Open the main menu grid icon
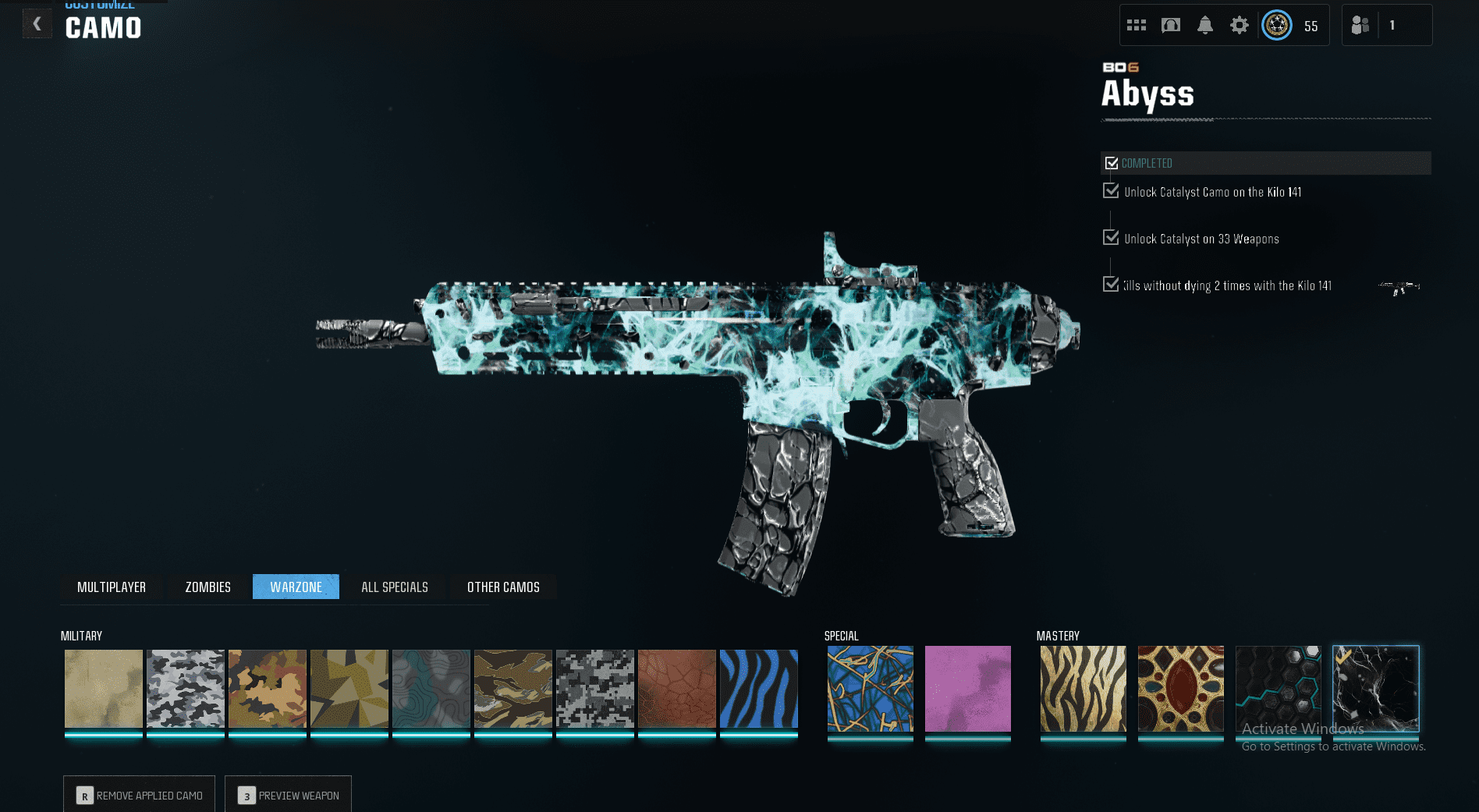This screenshot has width=1479, height=812. [1137, 24]
